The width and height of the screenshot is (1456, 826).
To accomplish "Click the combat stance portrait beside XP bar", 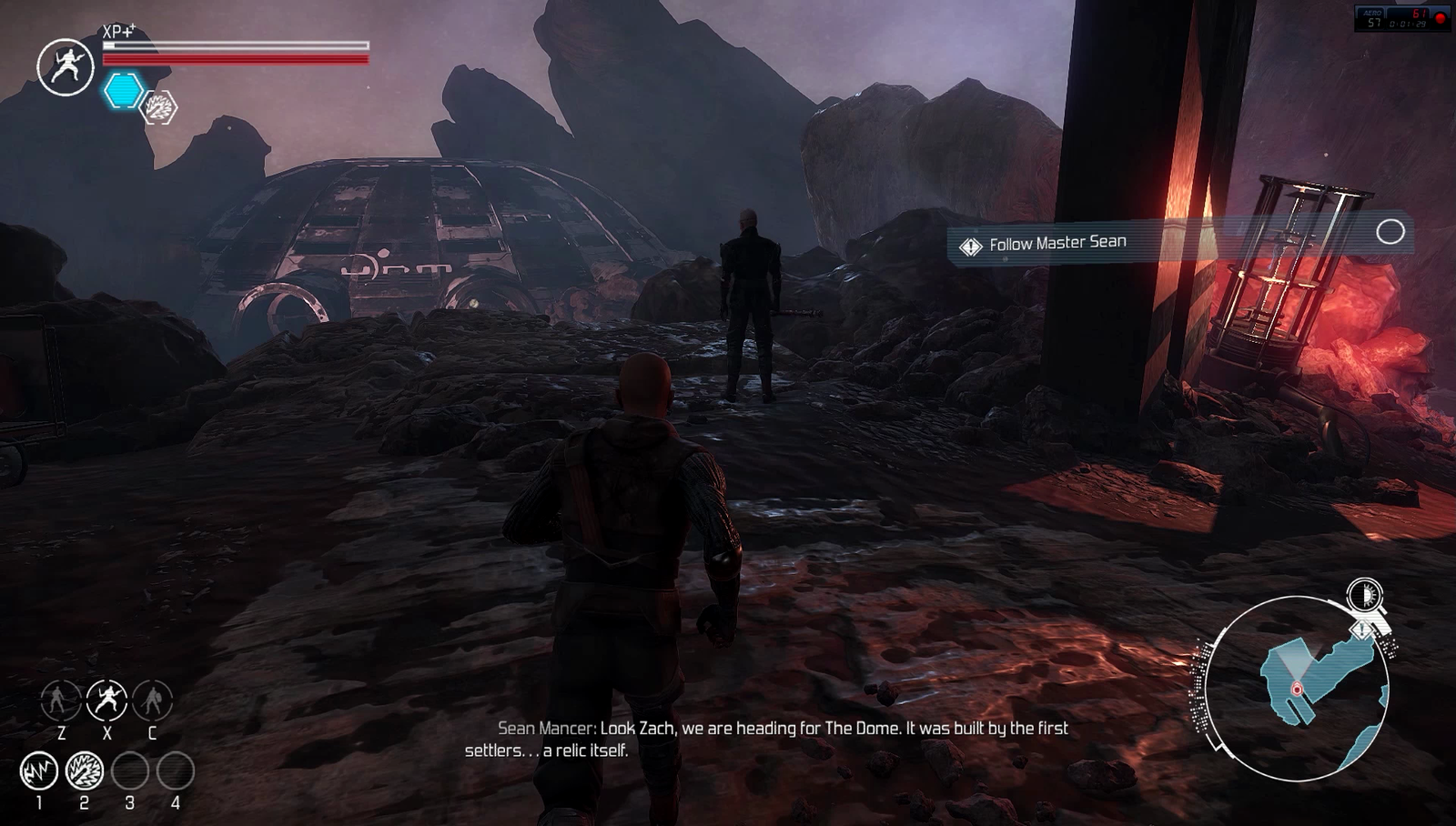I will 66,67.
